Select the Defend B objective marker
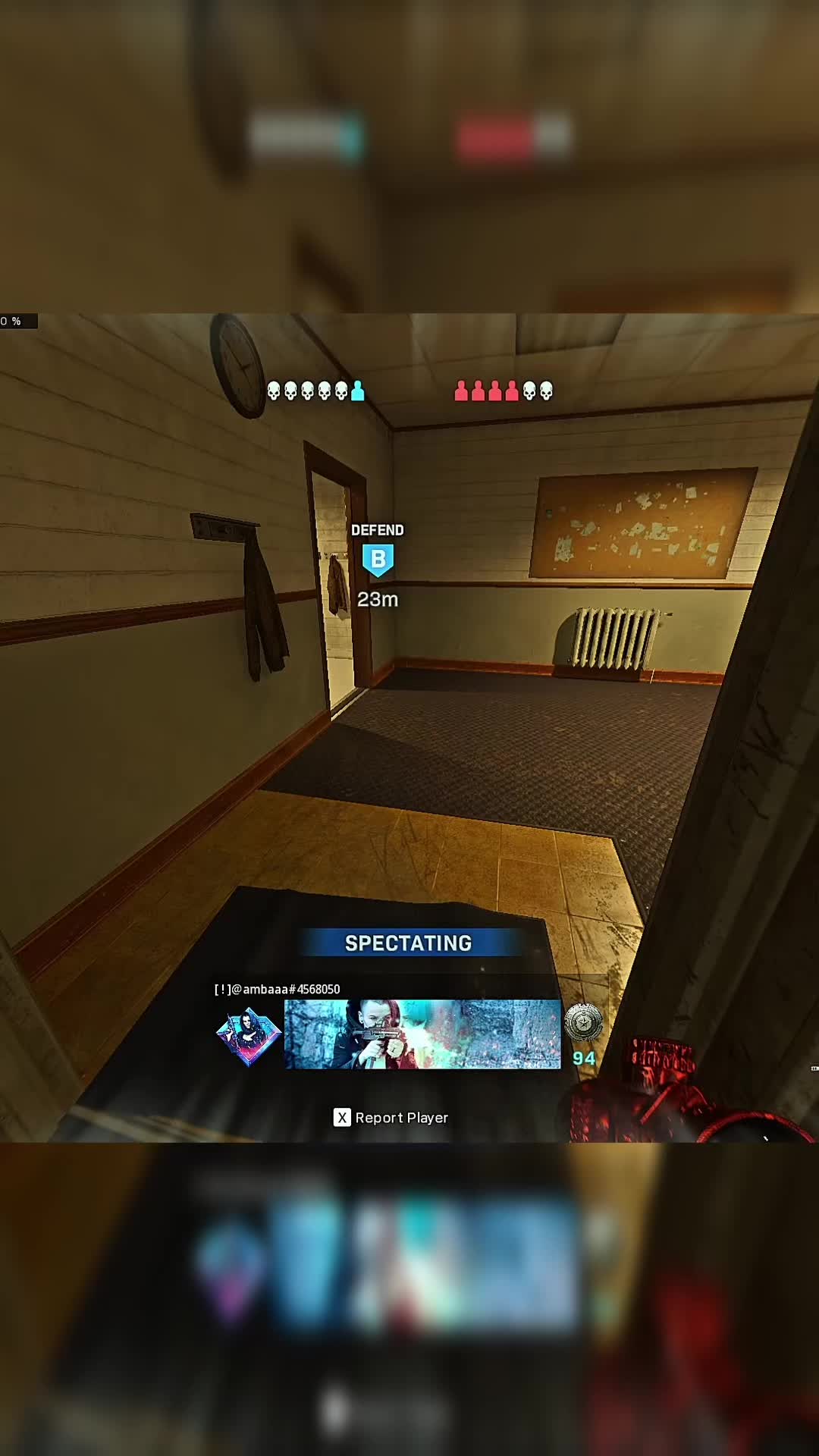The width and height of the screenshot is (819, 1456). click(378, 560)
